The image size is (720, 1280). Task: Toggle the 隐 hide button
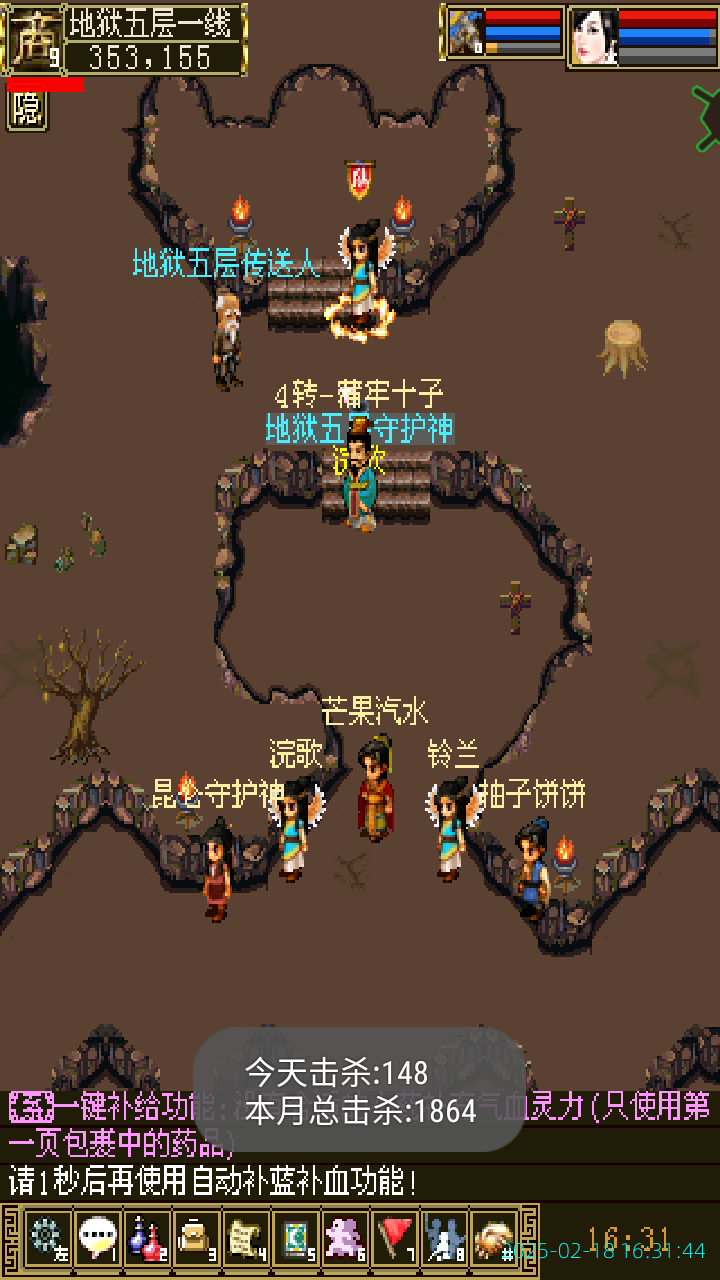click(27, 110)
